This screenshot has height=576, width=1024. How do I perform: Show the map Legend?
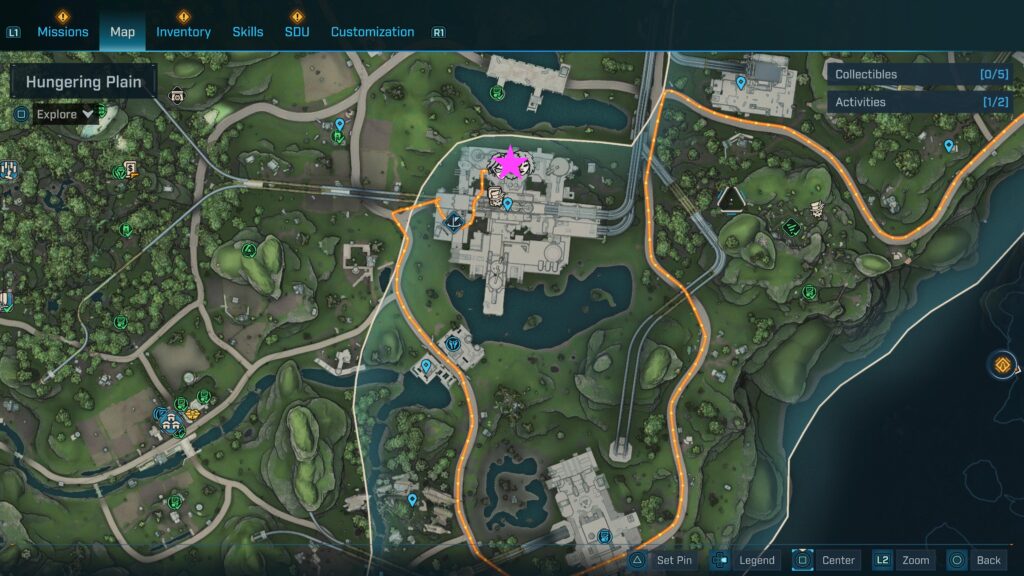[x=744, y=560]
